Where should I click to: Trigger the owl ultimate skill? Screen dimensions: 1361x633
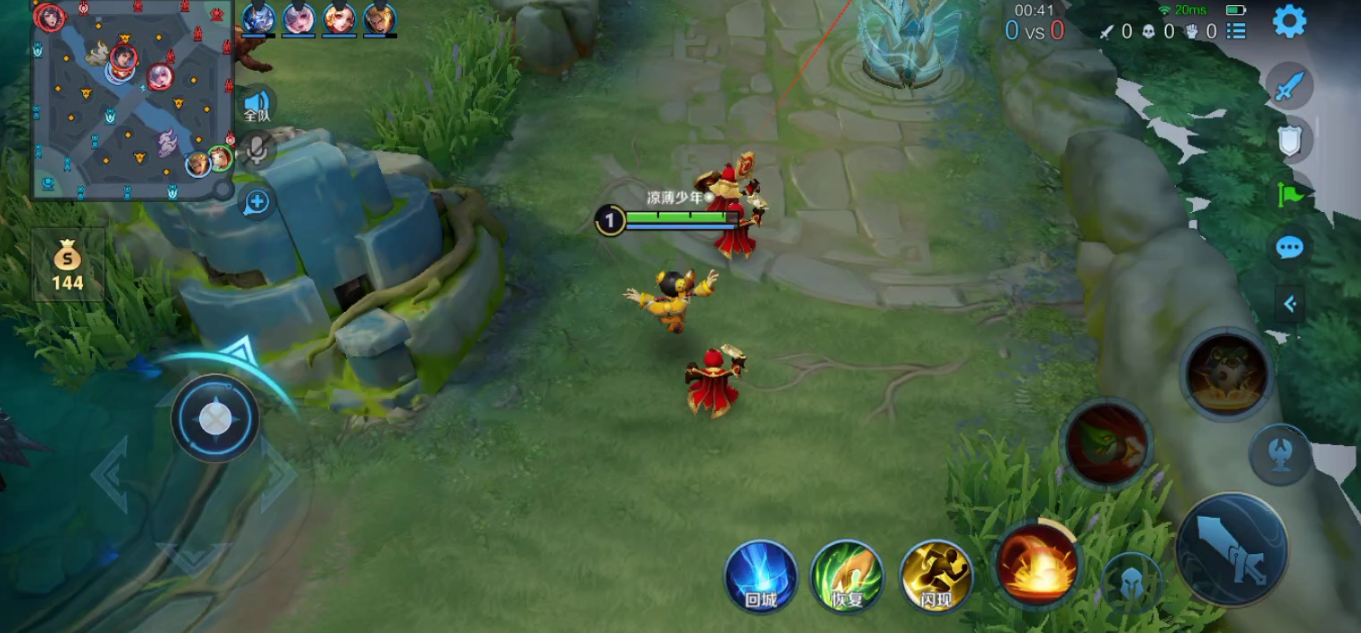tap(1227, 375)
